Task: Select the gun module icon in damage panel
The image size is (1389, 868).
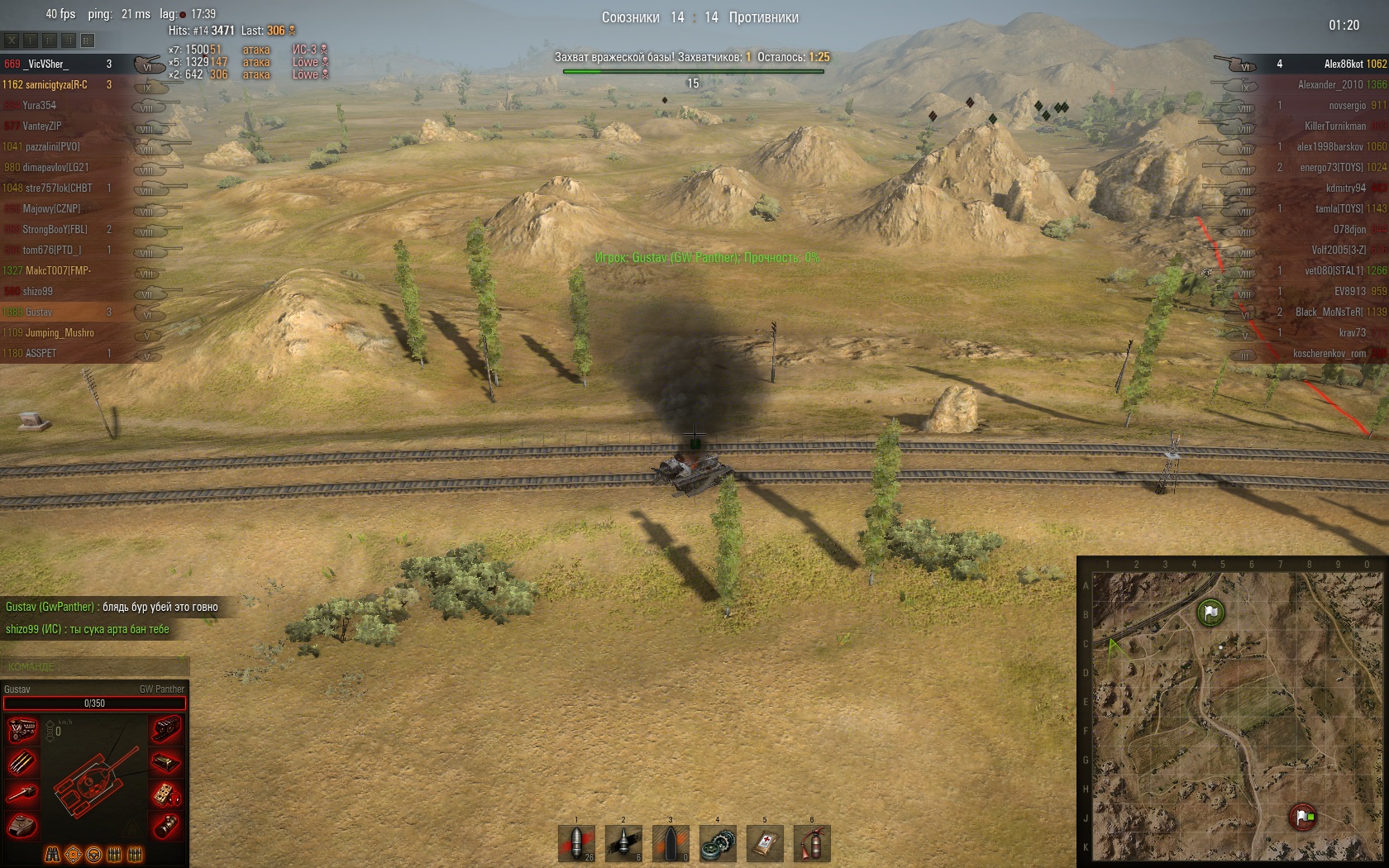Action: point(22,794)
